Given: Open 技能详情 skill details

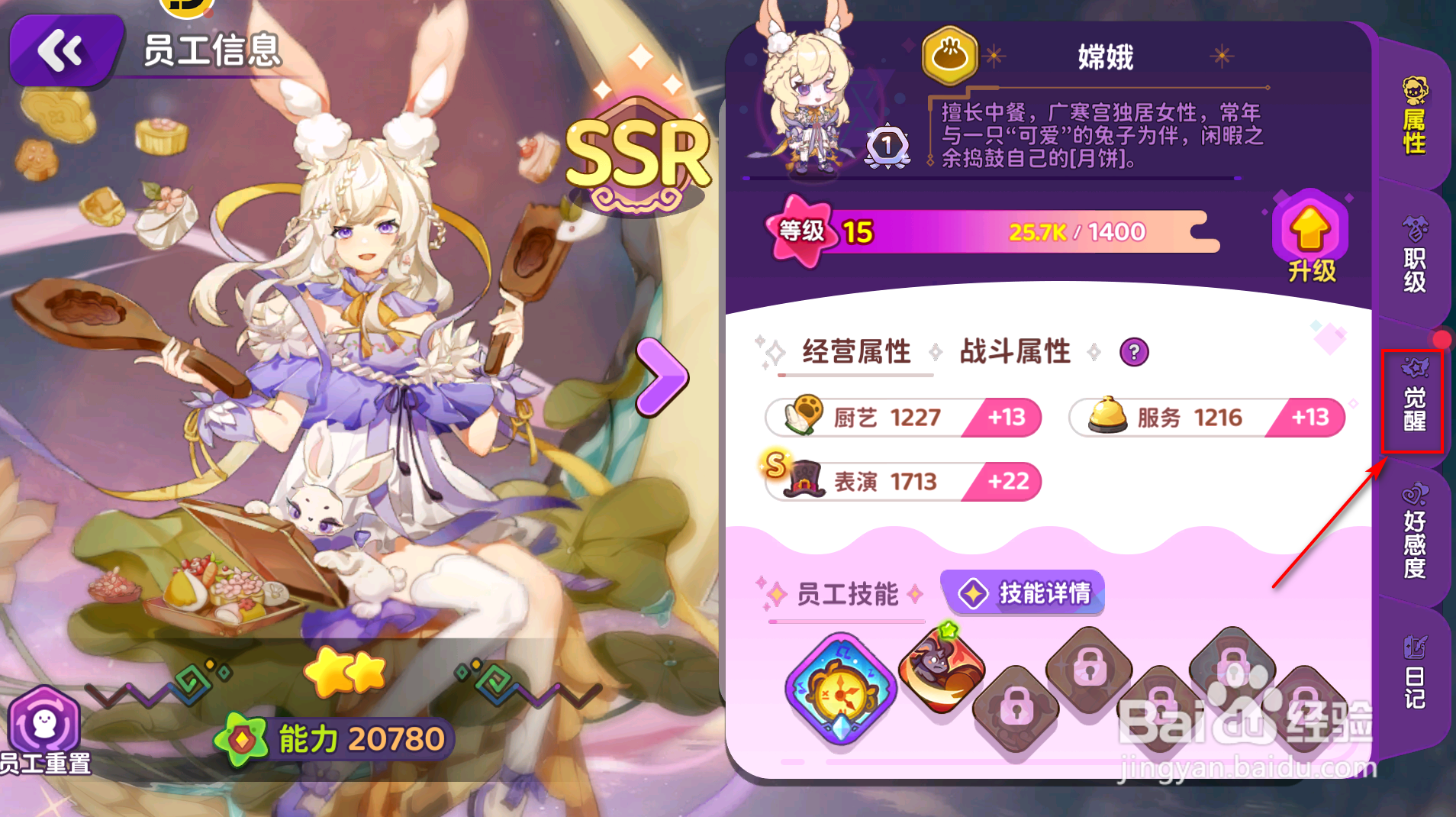Looking at the screenshot, I should tap(1023, 593).
